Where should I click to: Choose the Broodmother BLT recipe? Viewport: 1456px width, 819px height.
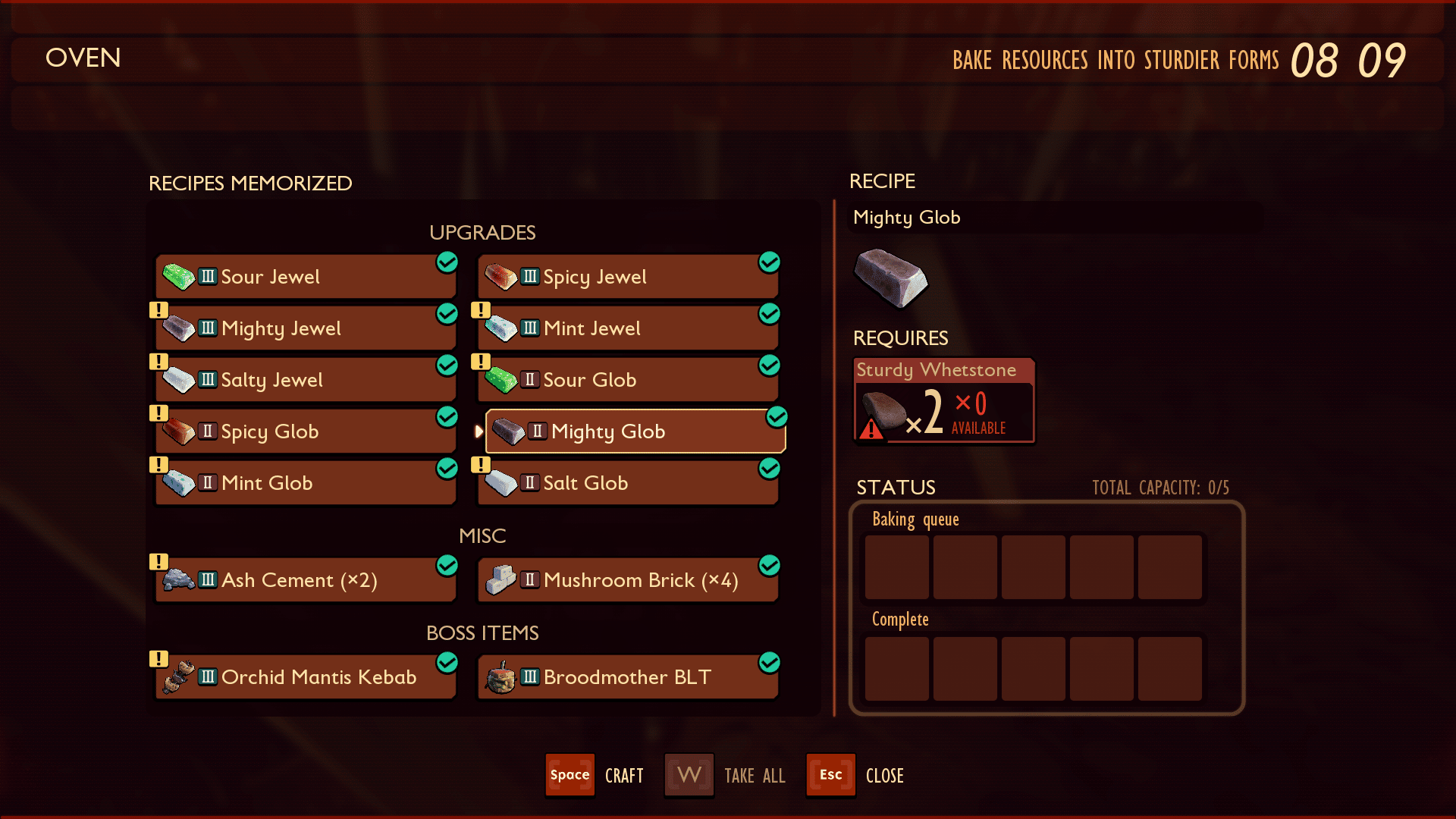pyautogui.click(x=628, y=677)
